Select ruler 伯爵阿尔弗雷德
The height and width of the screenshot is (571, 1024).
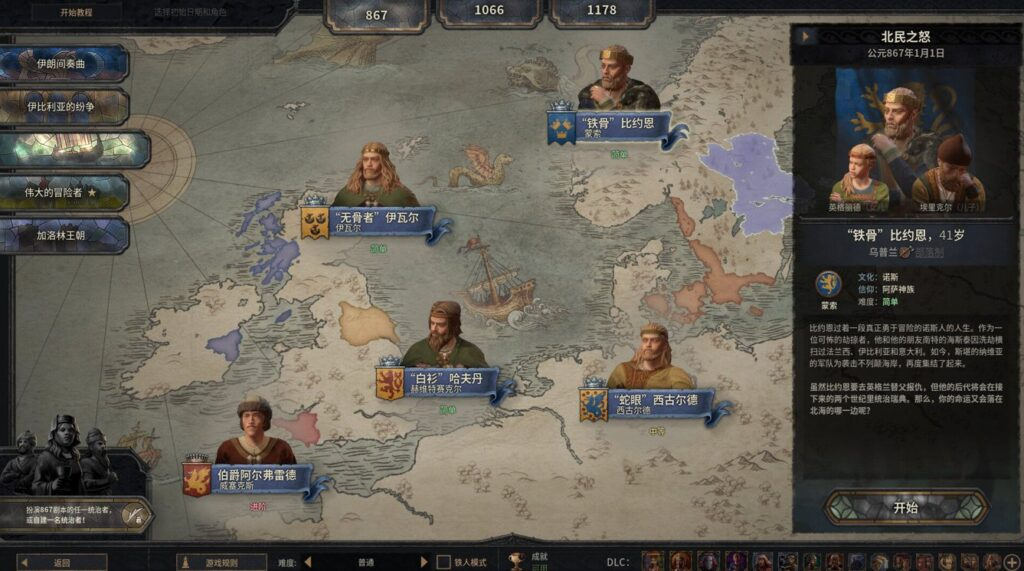coord(257,478)
